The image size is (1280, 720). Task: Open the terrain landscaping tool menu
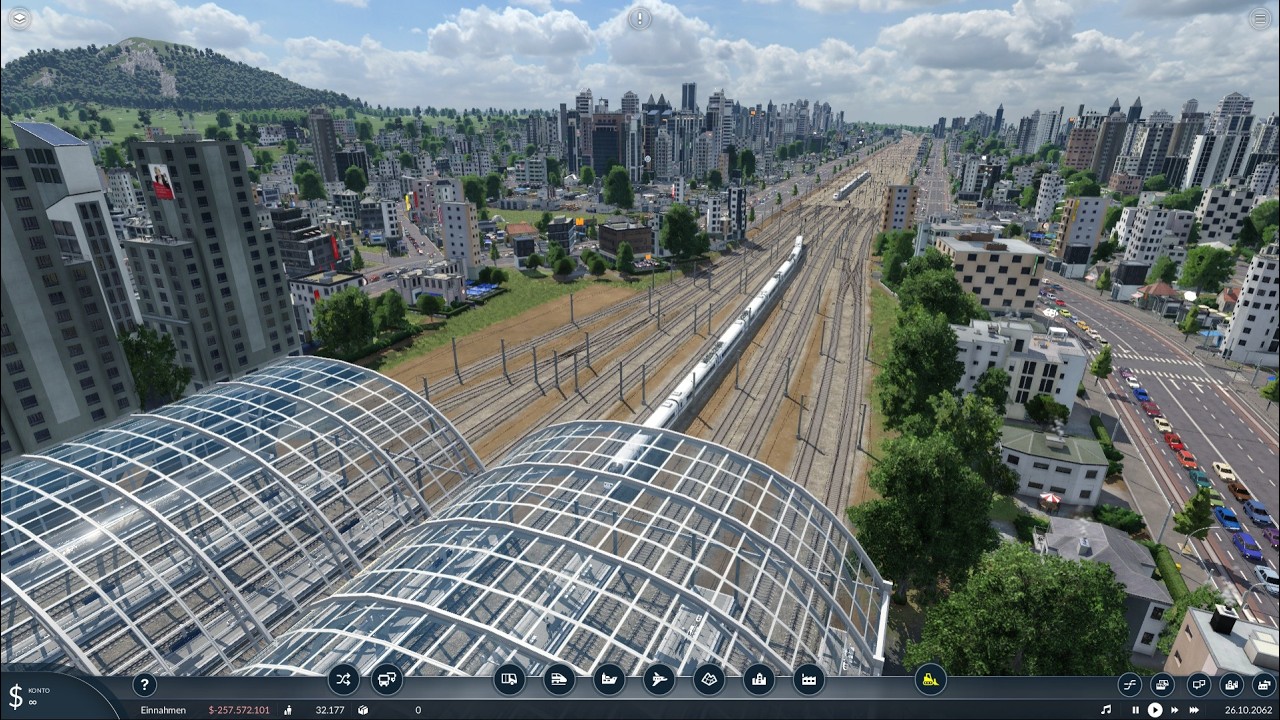(709, 680)
